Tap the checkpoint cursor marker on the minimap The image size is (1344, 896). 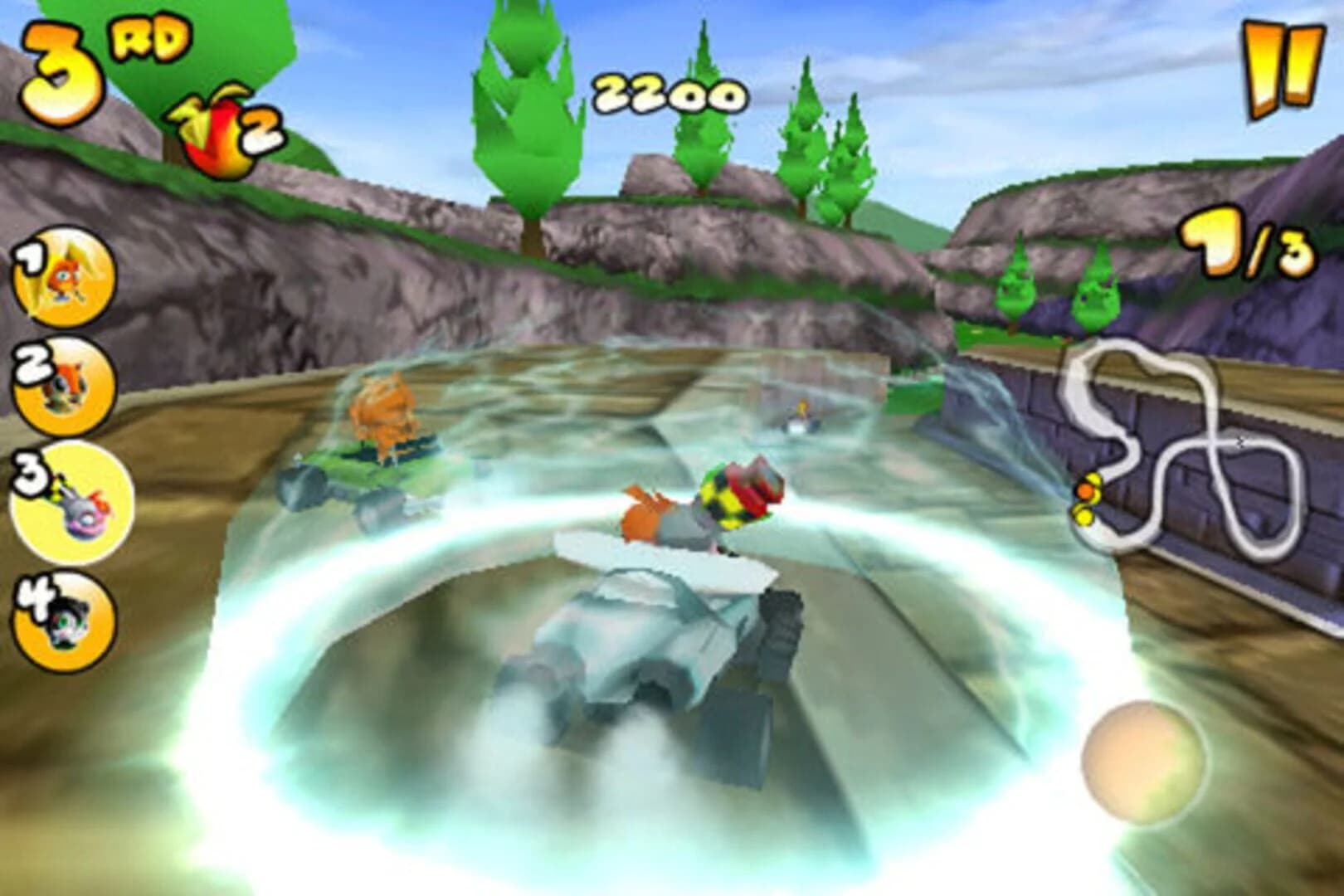click(1239, 442)
